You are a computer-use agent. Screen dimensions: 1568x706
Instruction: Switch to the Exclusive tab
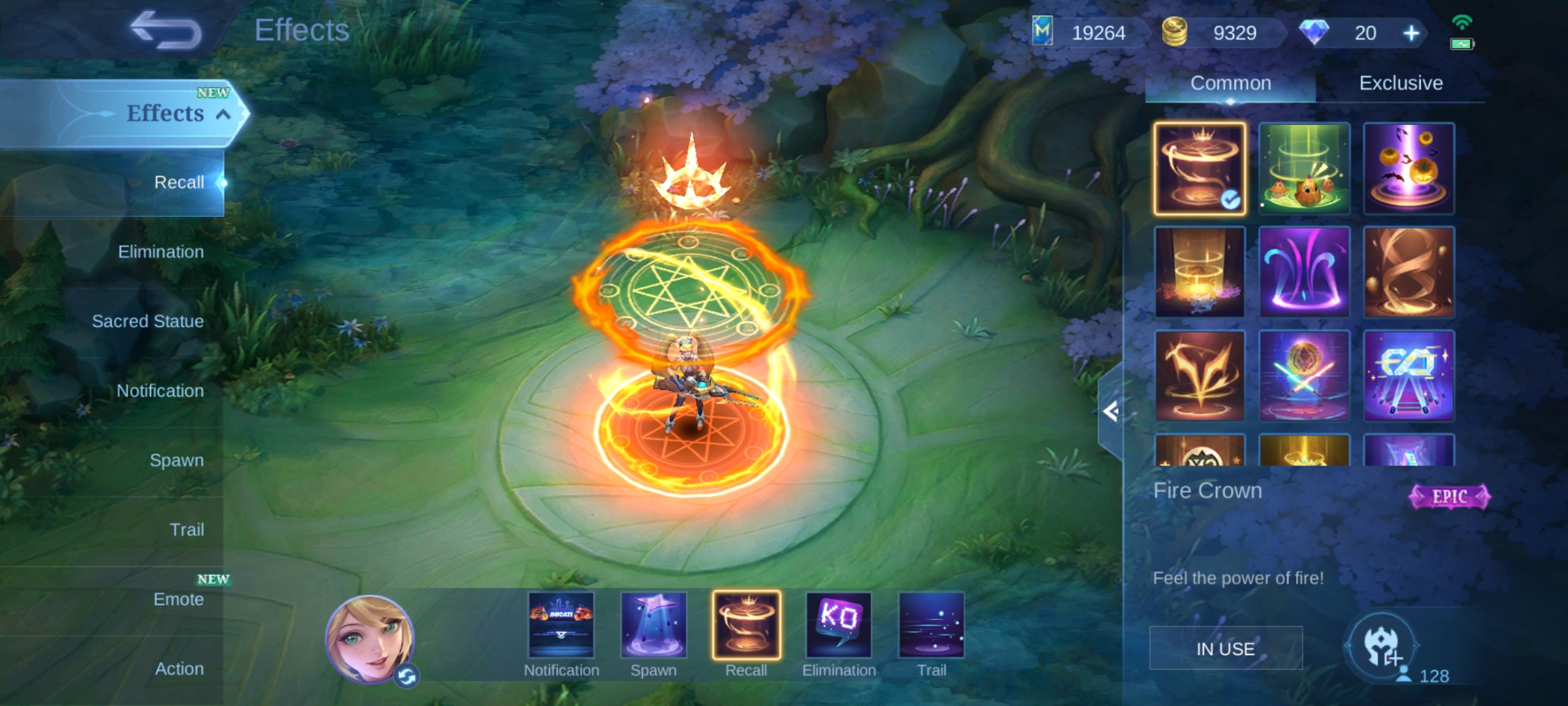click(1401, 83)
